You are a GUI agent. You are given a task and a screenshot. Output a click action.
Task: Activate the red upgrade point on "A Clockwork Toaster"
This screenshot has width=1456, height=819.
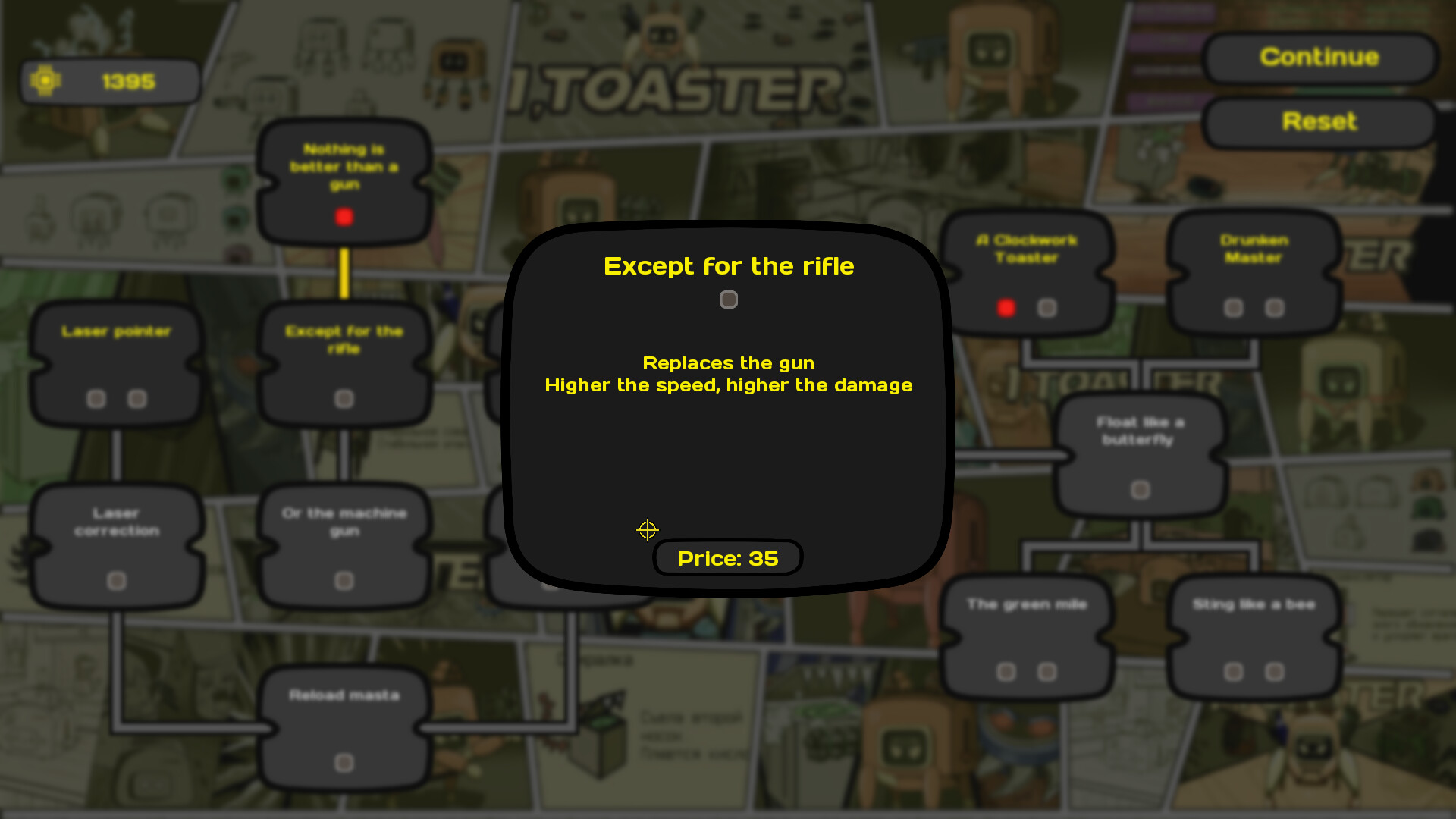(1006, 307)
